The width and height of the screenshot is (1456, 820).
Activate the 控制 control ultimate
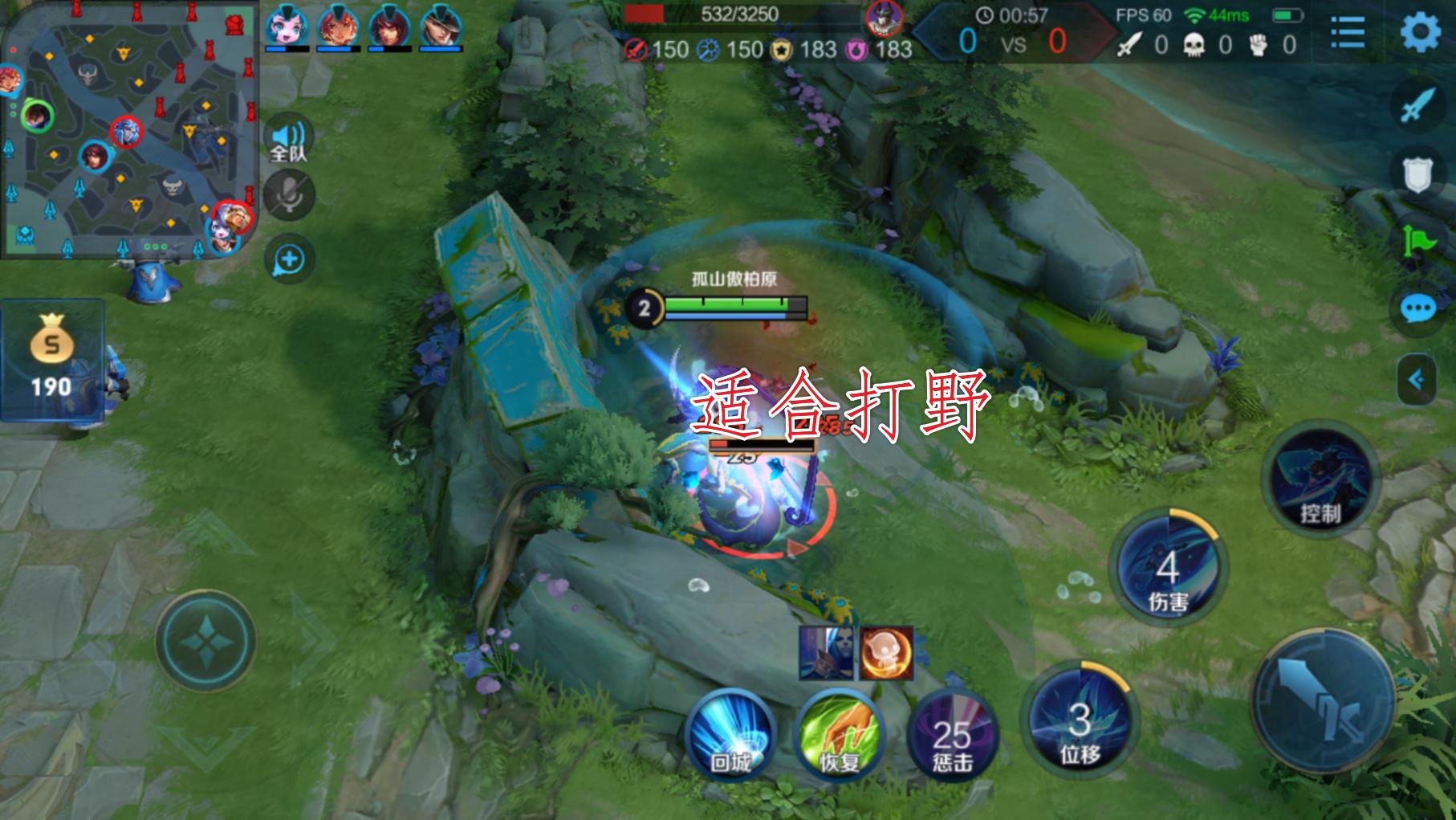point(1320,479)
